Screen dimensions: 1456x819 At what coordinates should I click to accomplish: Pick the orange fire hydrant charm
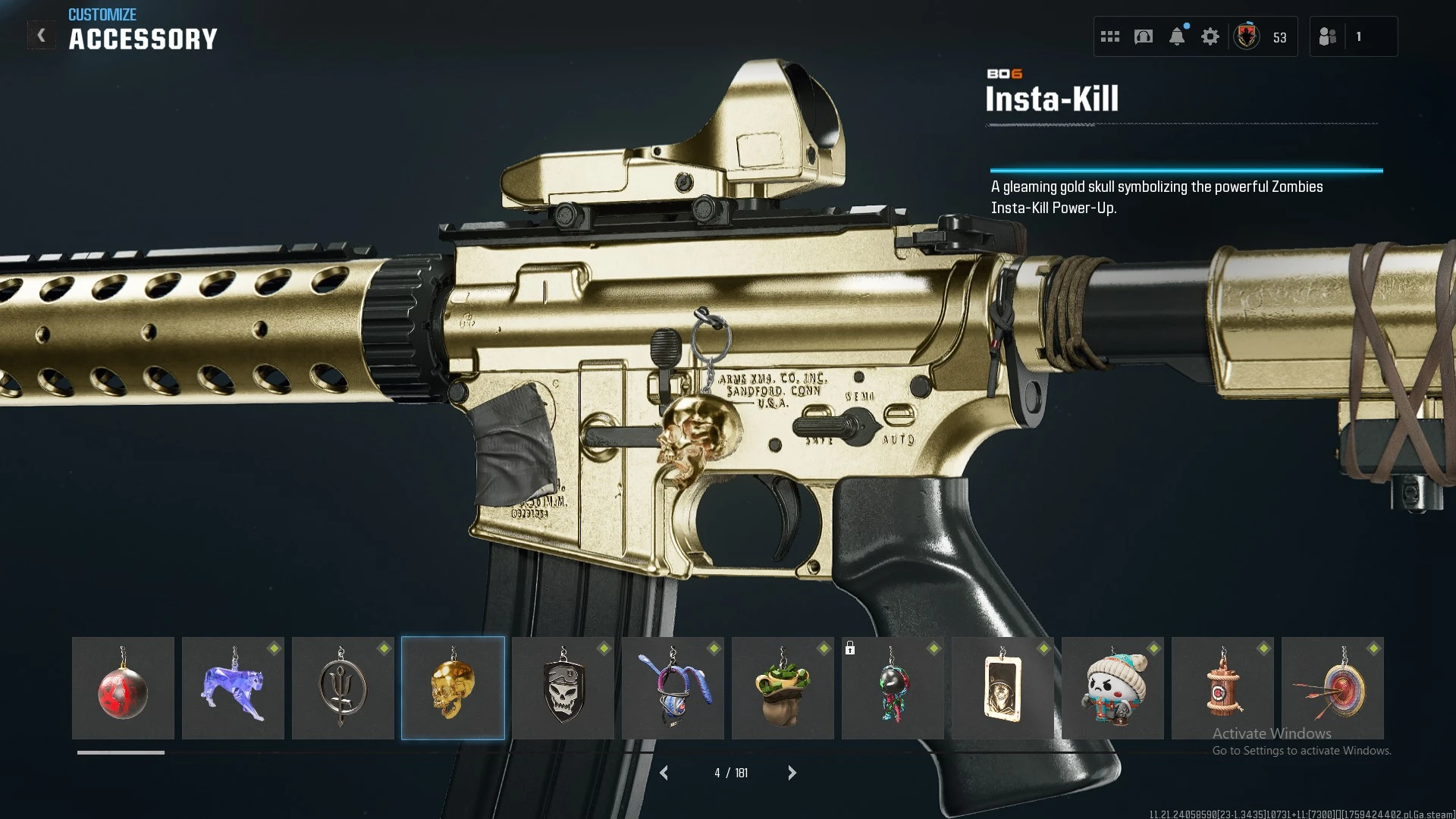click(x=1222, y=689)
